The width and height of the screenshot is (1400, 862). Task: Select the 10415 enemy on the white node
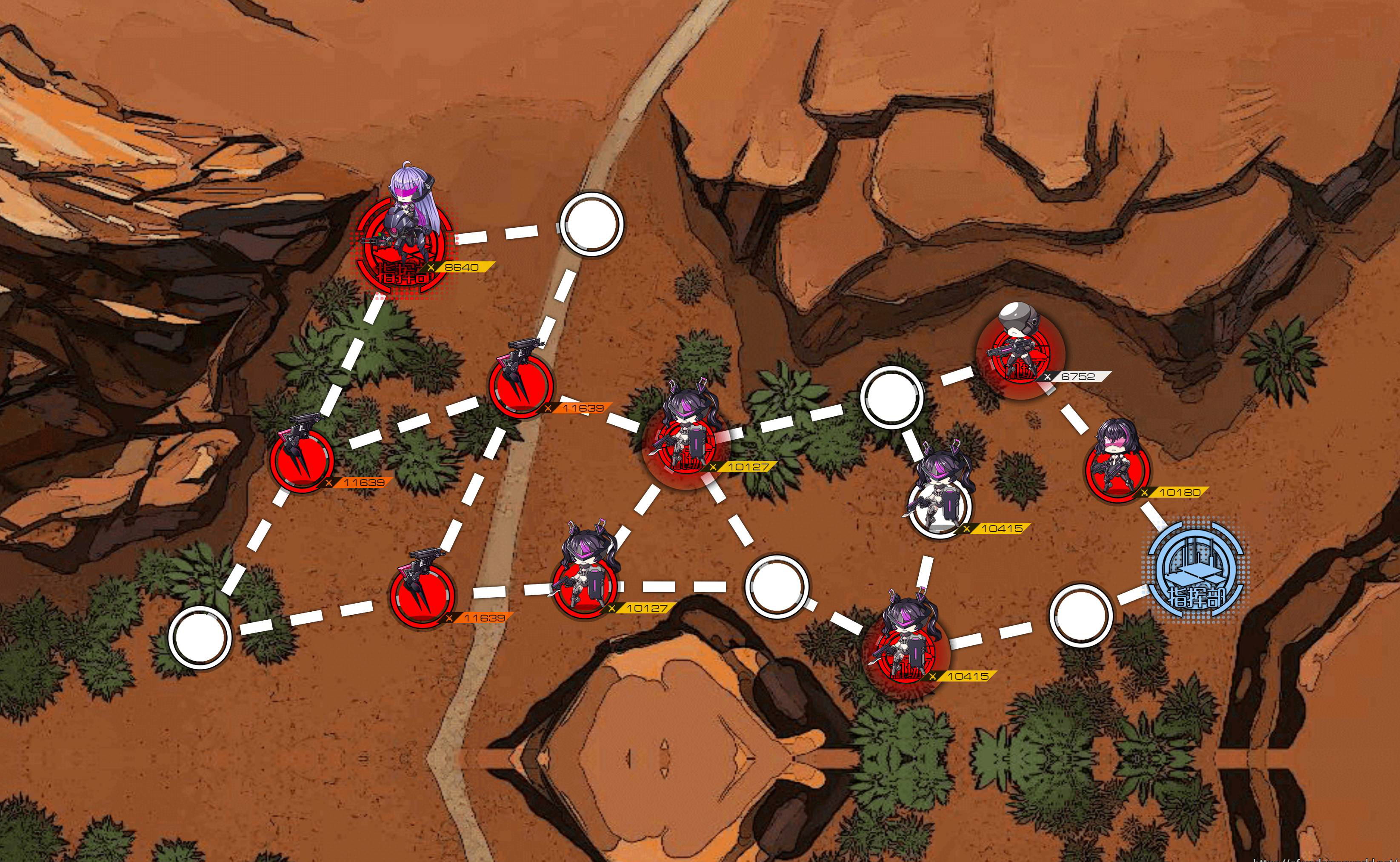click(940, 494)
